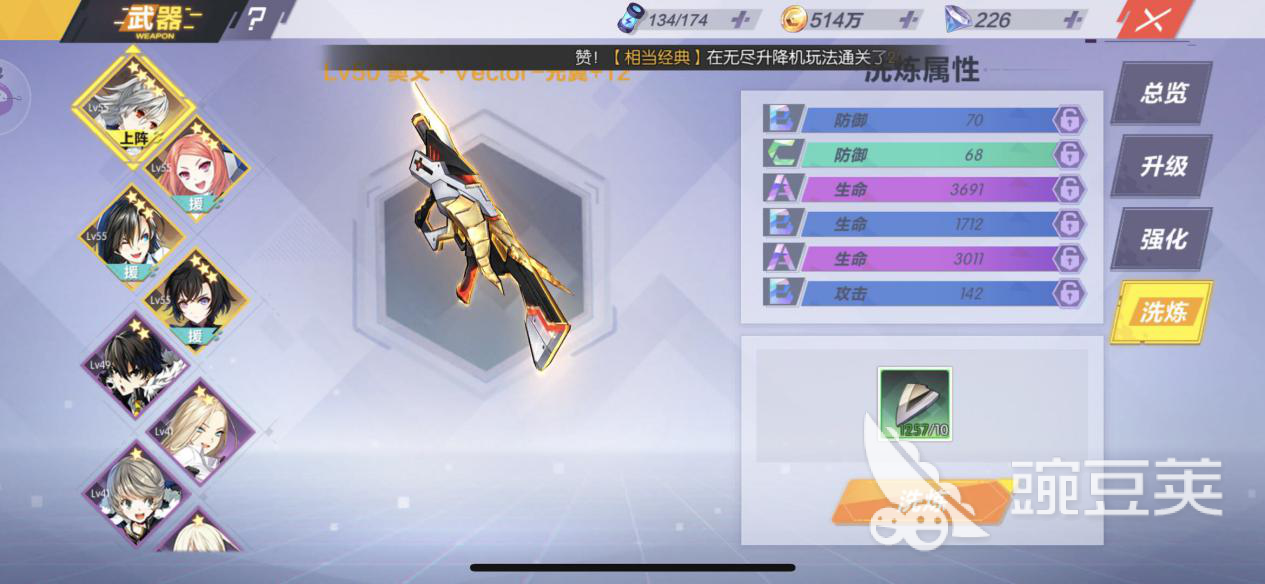
Task: Switch to the 升级 upgrade tab
Action: [1163, 166]
